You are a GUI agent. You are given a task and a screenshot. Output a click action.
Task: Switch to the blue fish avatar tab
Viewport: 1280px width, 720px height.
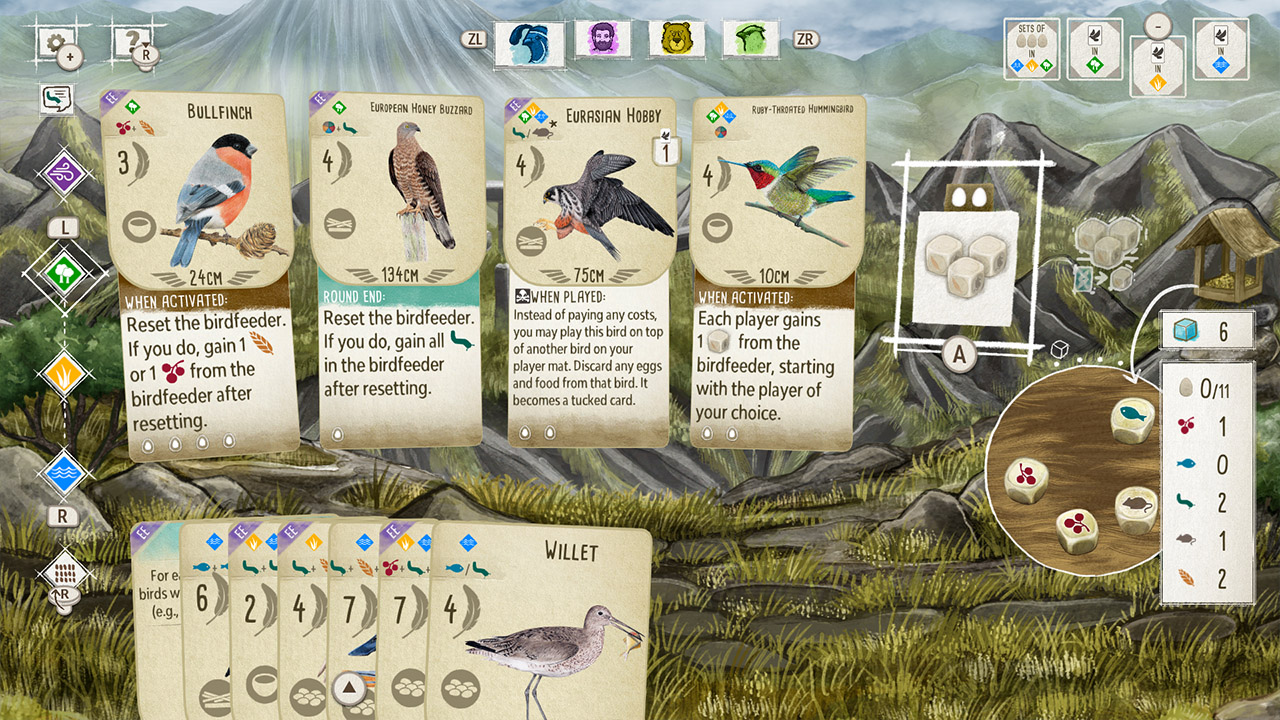[x=528, y=42]
